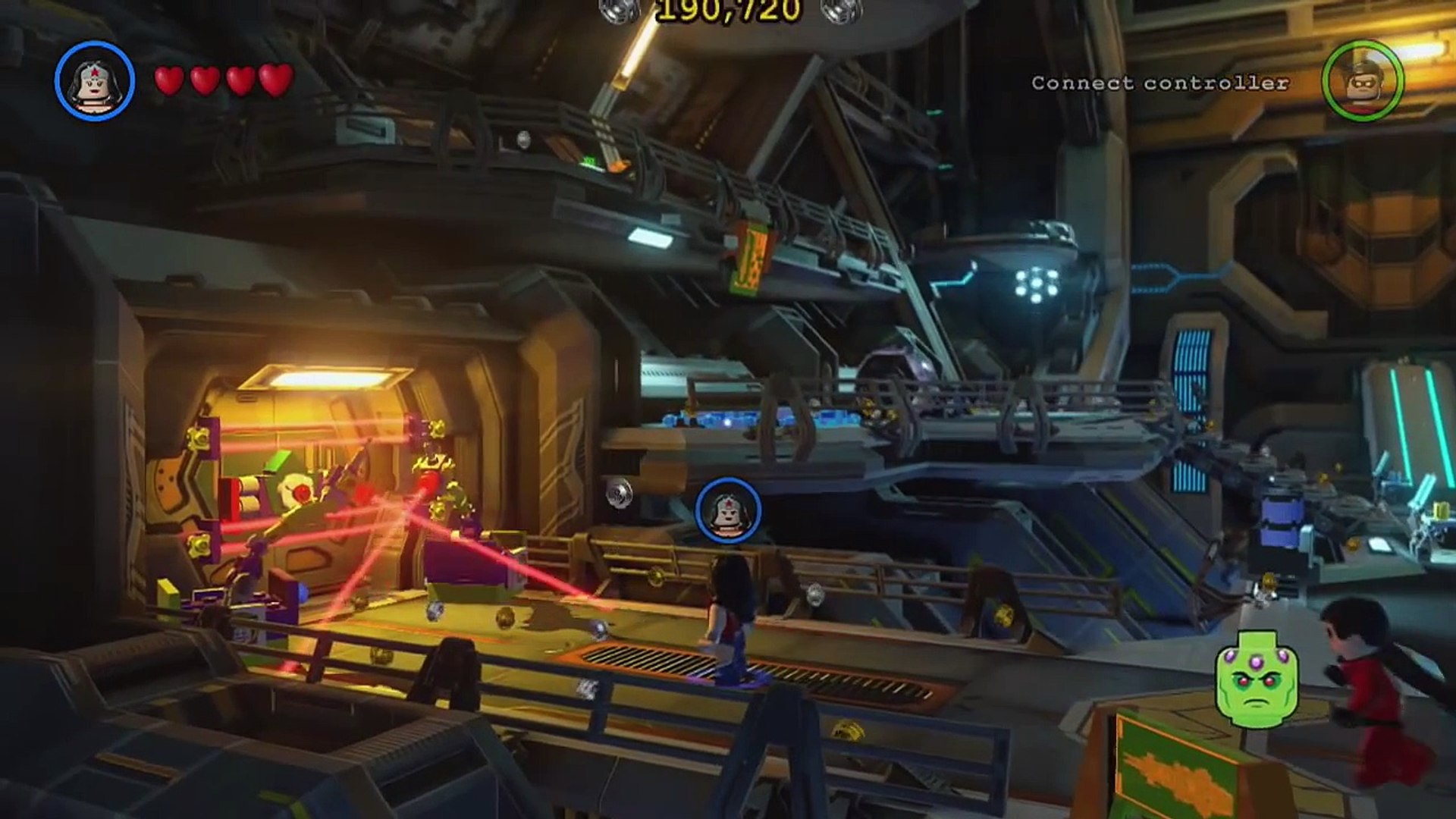This screenshot has height=819, width=1456.
Task: Select the Wonder Woman player one portrait
Action: (95, 81)
